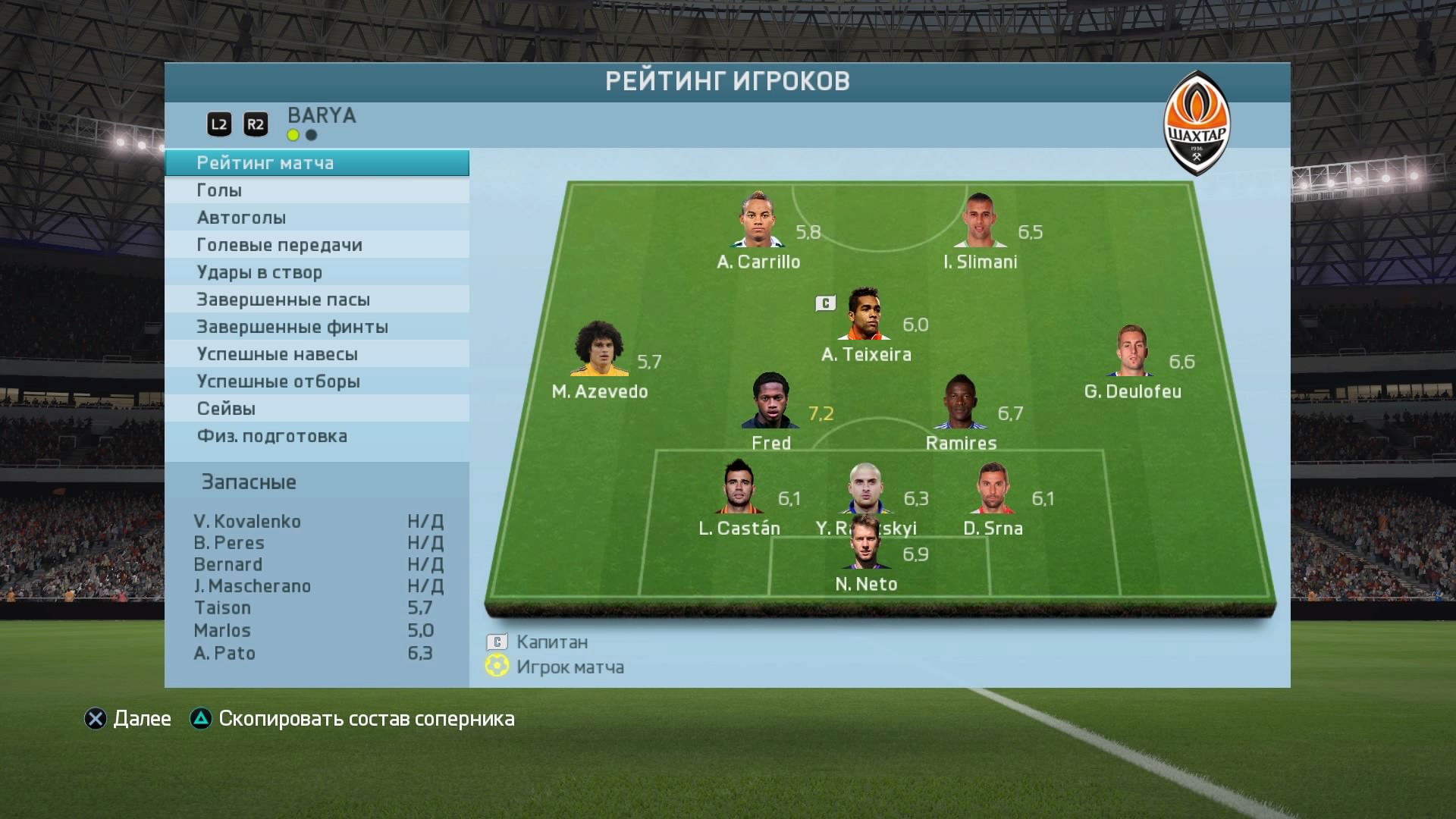The width and height of the screenshot is (1456, 819).
Task: Choose I. Slimani's player portrait
Action: tap(979, 221)
